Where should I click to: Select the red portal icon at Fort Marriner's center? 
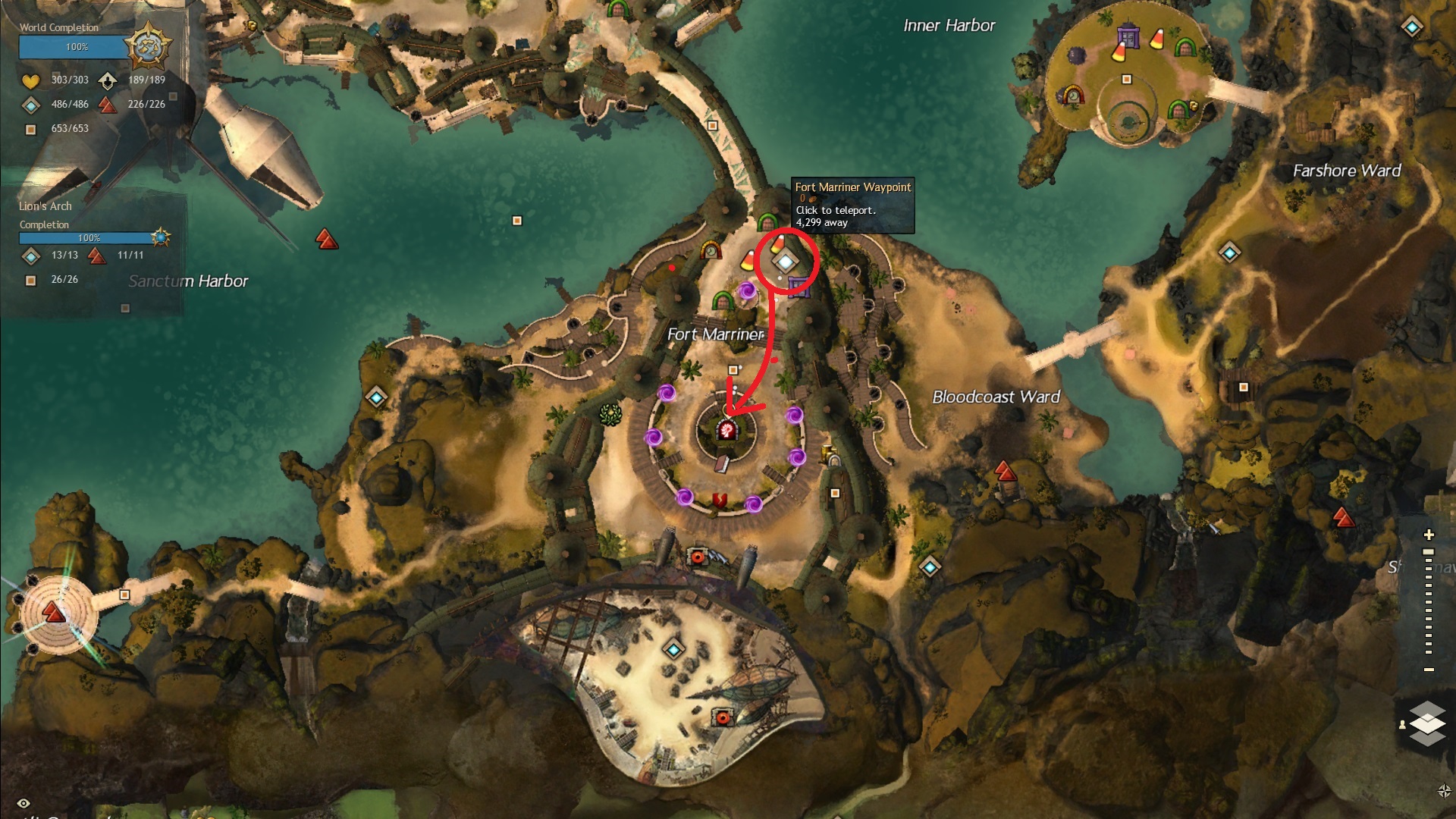727,431
